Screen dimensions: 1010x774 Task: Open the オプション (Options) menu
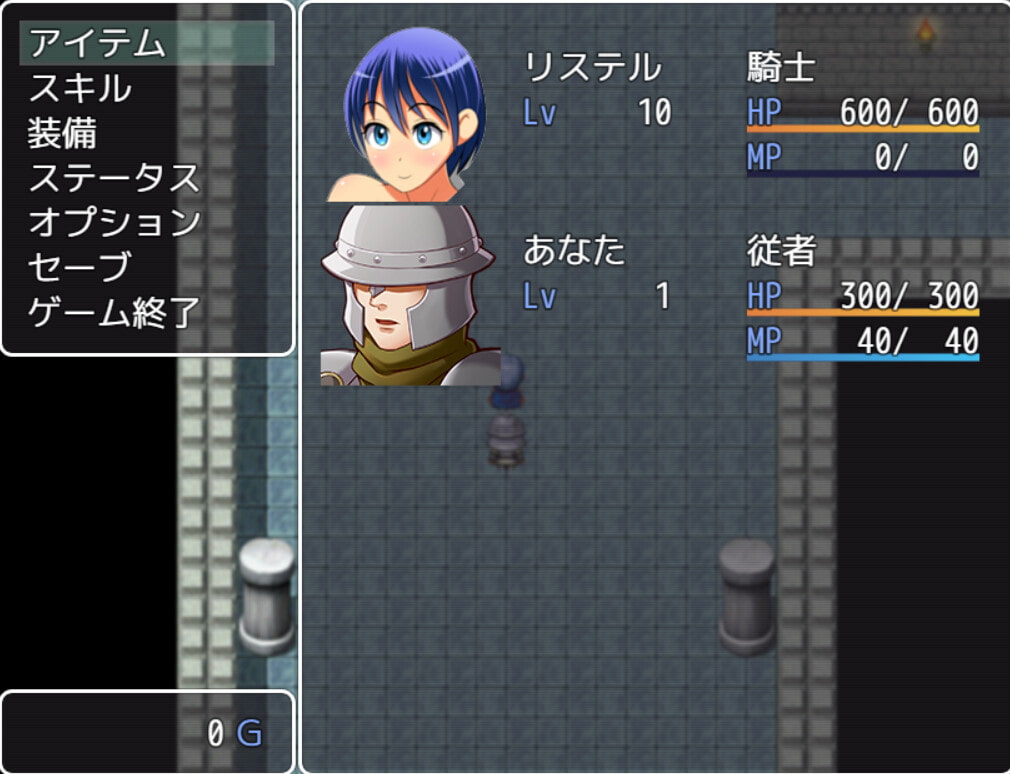pos(114,222)
